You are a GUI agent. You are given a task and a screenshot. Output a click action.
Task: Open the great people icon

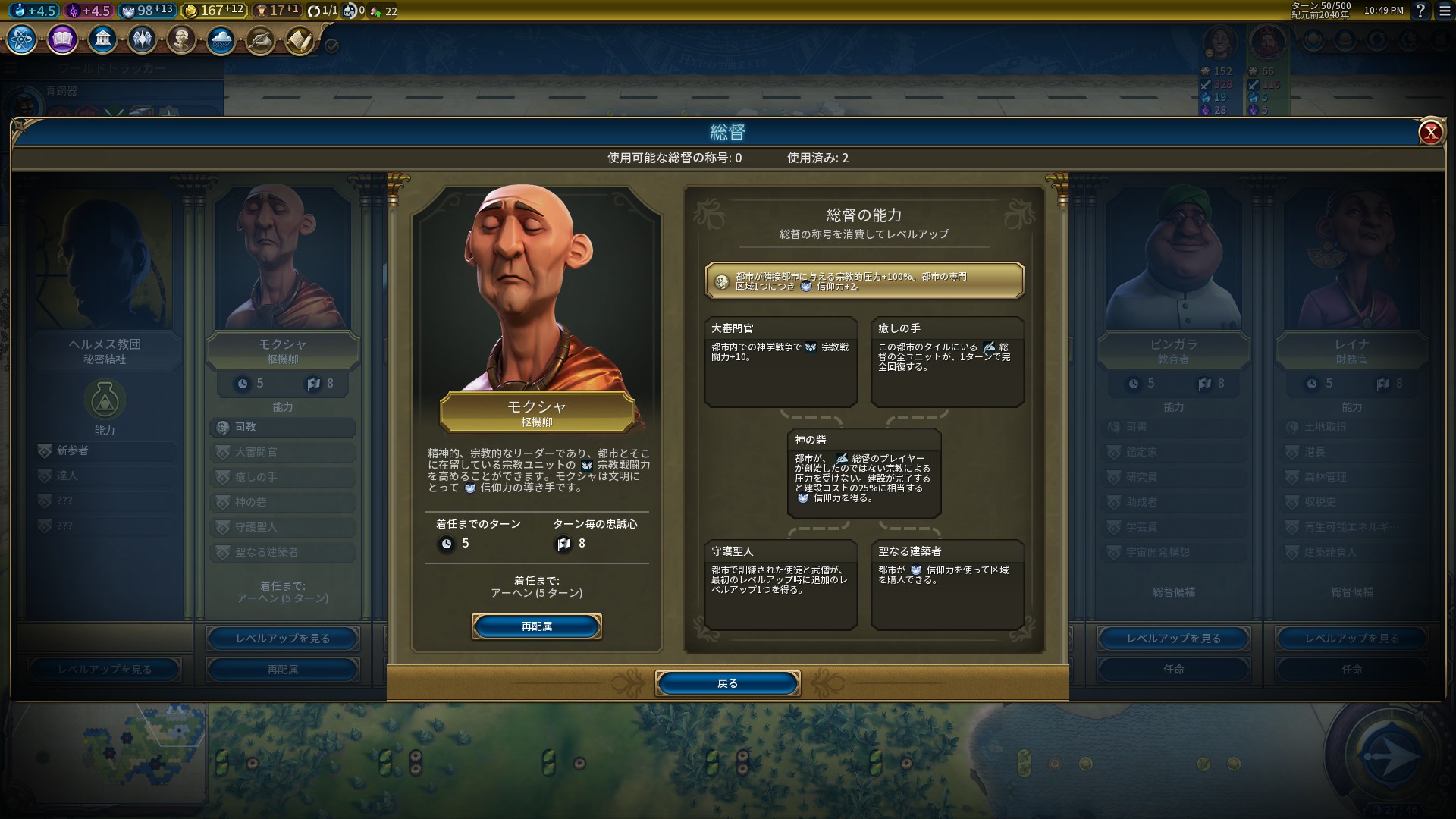[181, 39]
